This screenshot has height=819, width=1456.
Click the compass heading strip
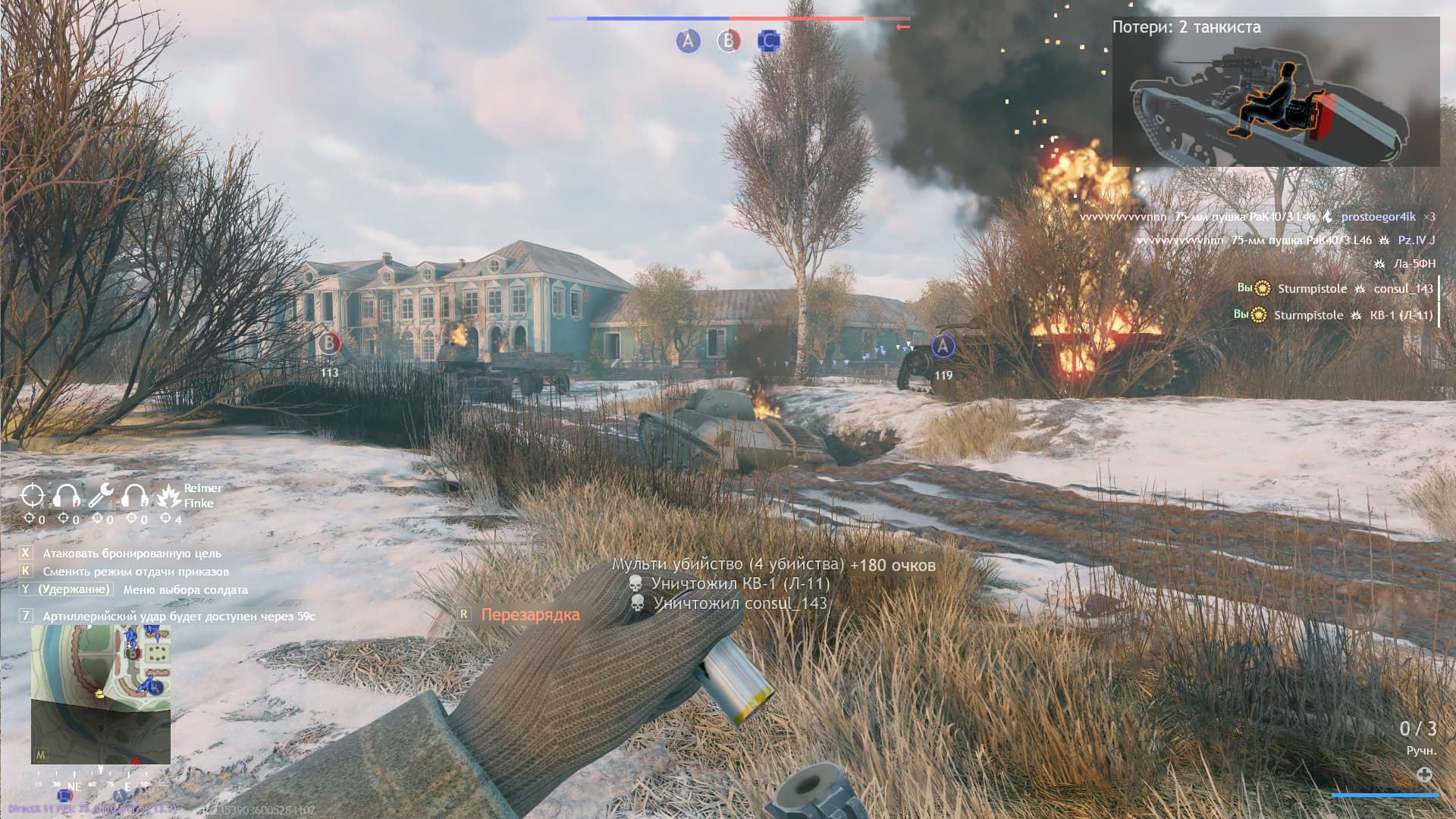[x=100, y=786]
